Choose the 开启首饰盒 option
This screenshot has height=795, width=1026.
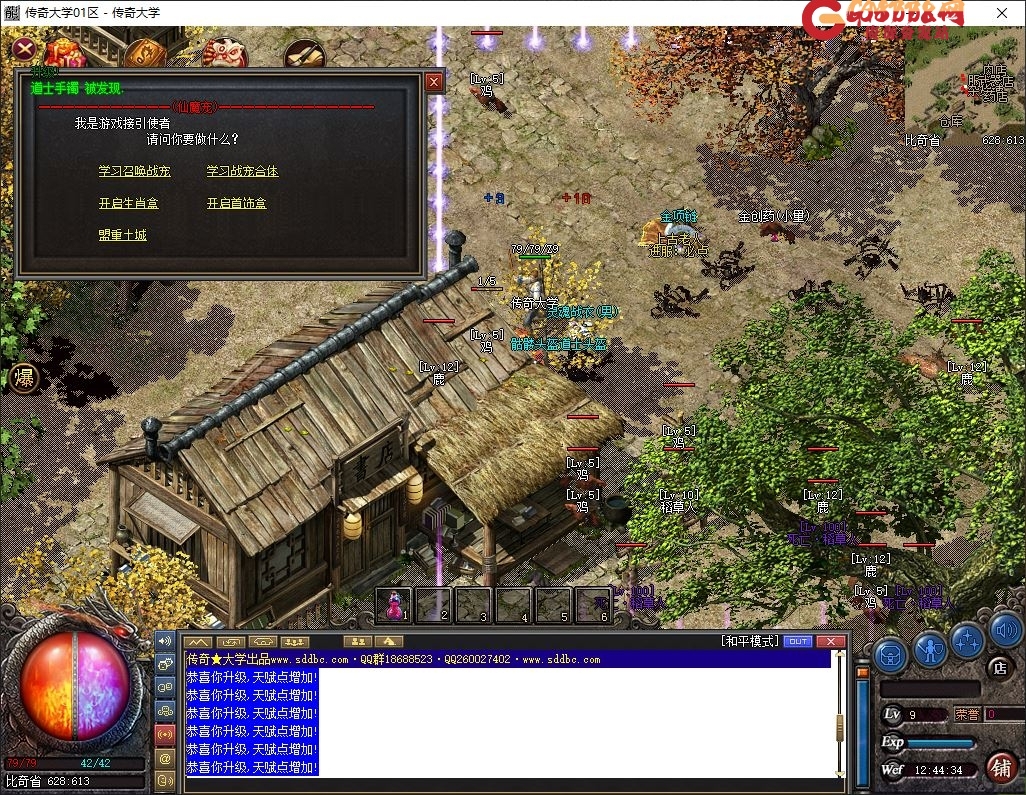(236, 203)
